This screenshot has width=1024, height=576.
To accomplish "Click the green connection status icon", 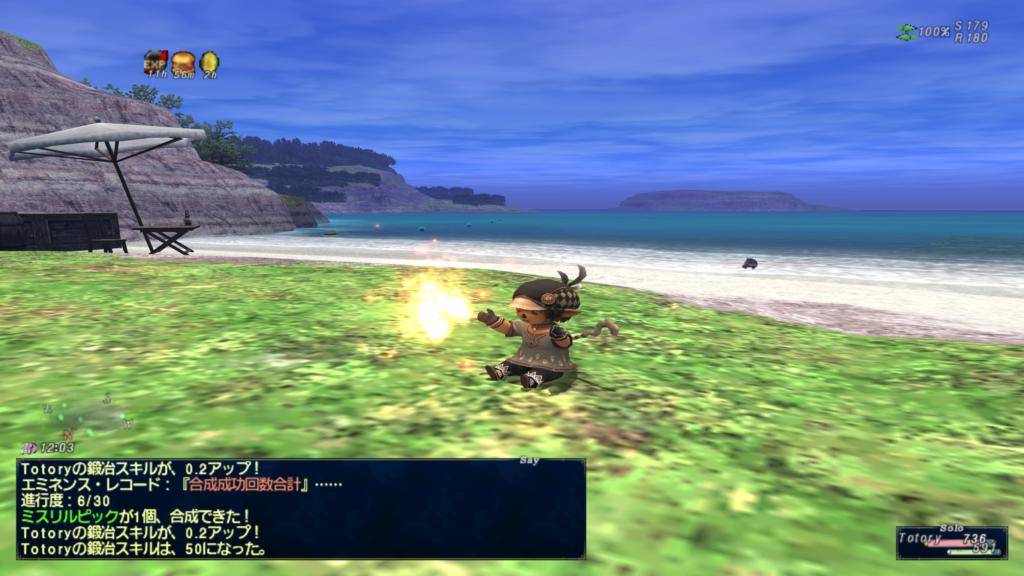I will [905, 32].
